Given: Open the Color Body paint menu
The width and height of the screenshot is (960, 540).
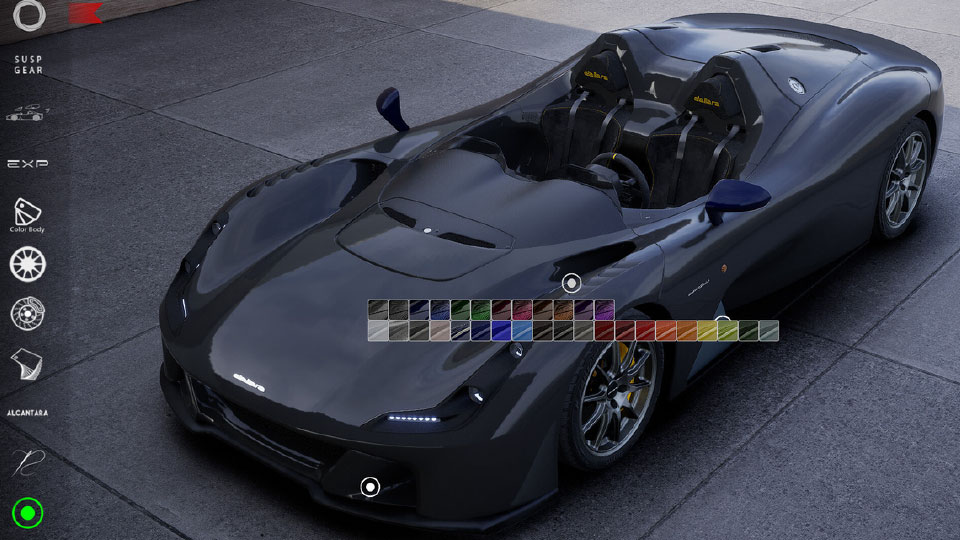Looking at the screenshot, I should click(x=28, y=213).
